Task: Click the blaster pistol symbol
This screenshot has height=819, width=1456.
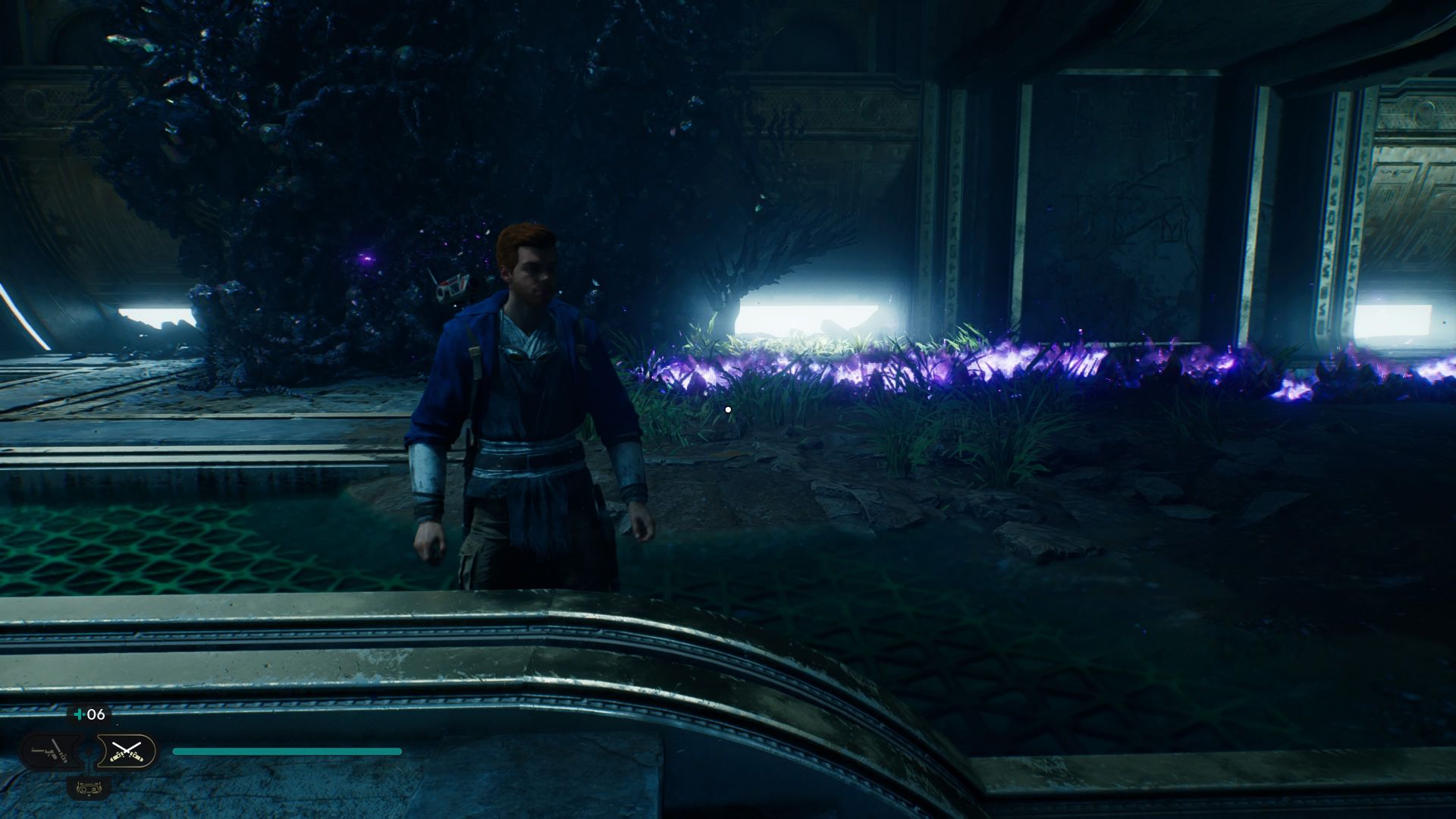Action: coord(45,752)
